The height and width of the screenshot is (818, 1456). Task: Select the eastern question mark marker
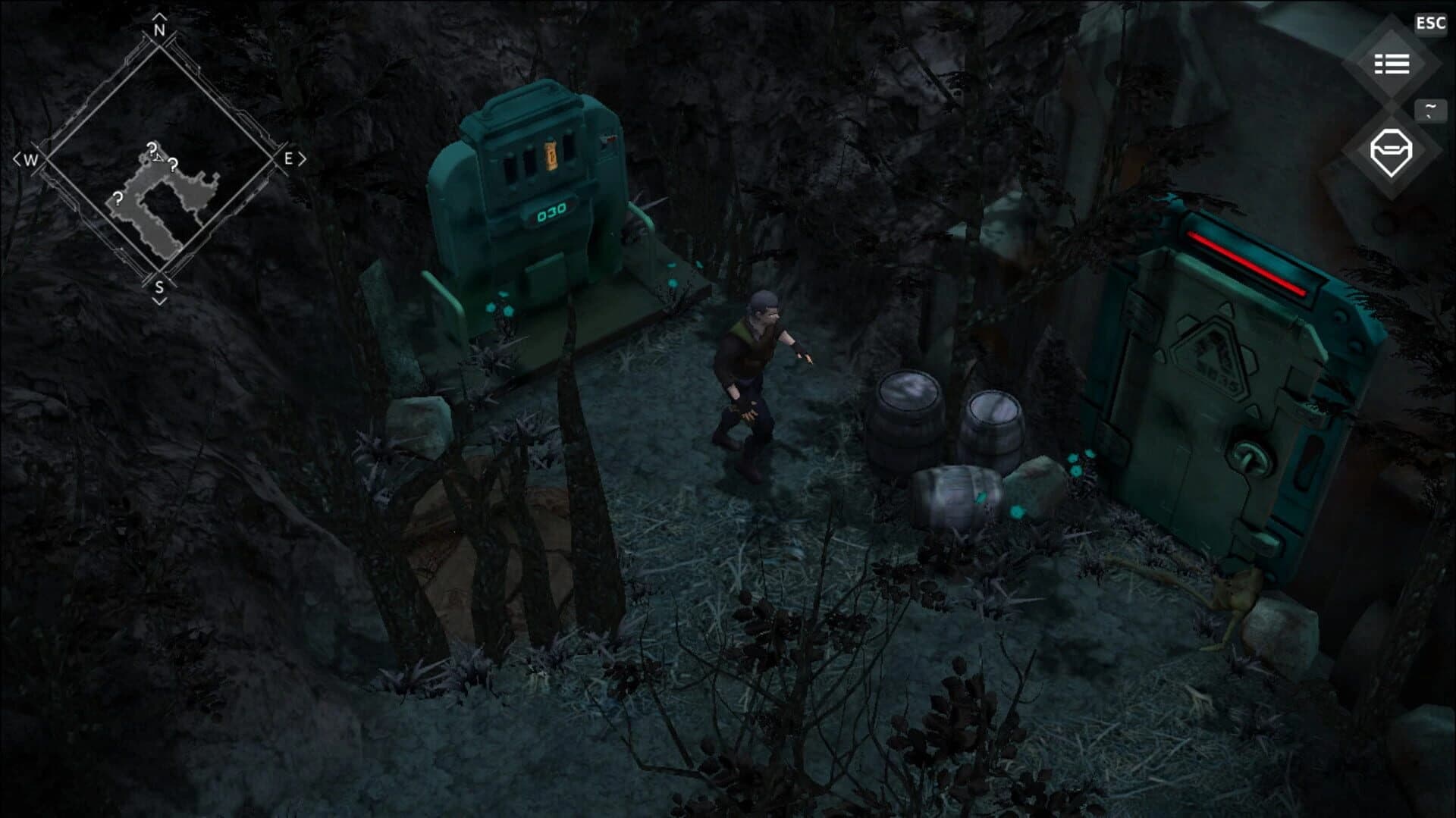[173, 165]
